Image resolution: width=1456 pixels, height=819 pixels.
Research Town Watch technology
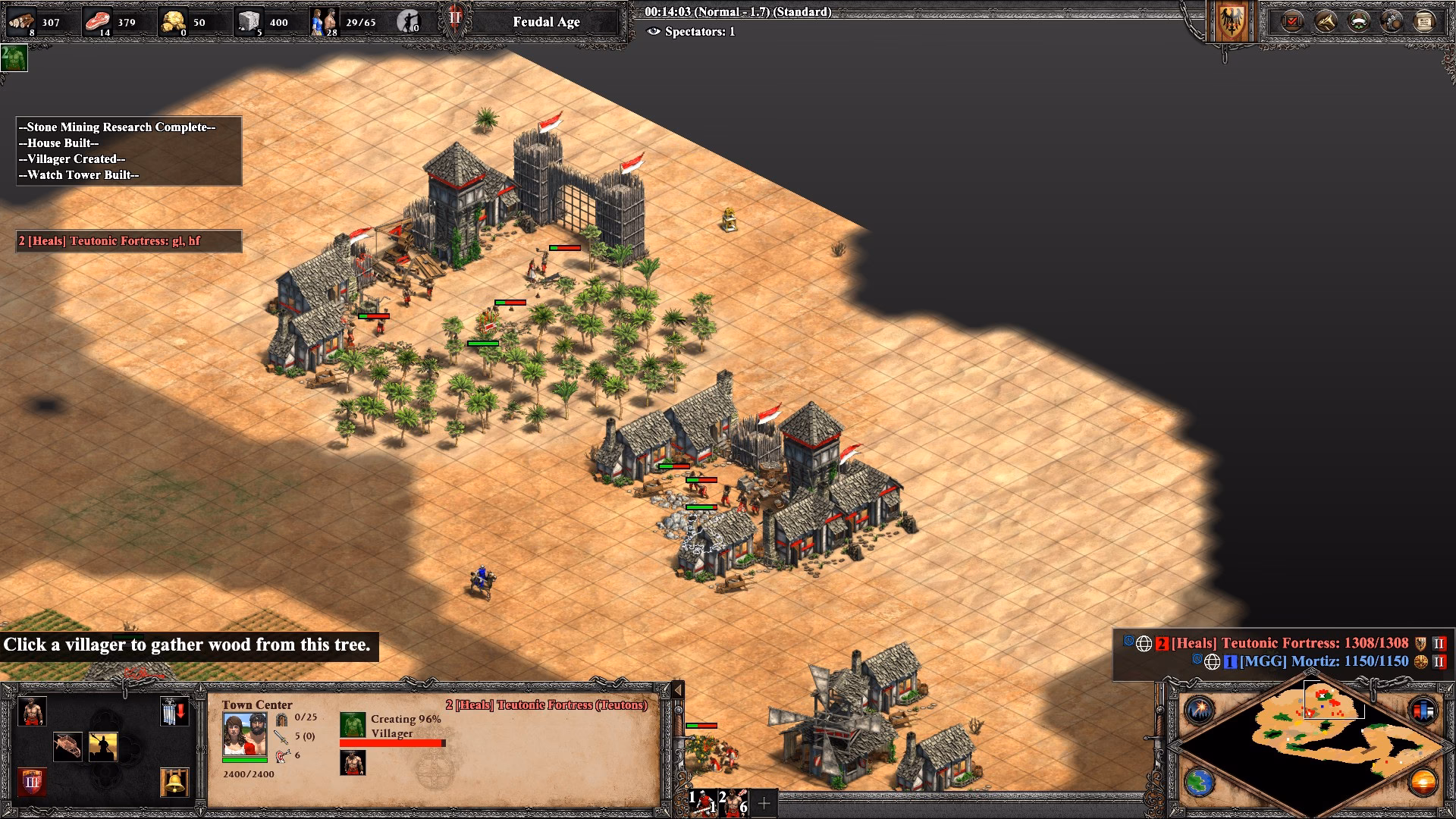coord(103,746)
